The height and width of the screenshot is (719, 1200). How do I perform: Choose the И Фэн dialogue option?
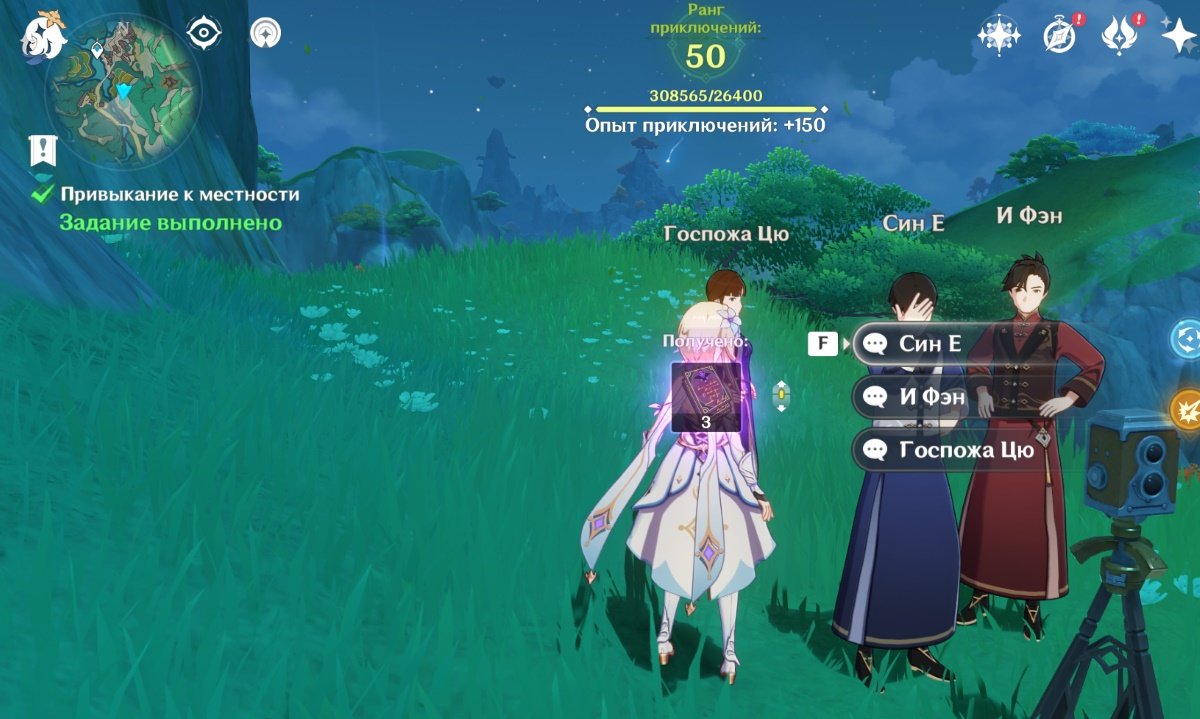[932, 397]
